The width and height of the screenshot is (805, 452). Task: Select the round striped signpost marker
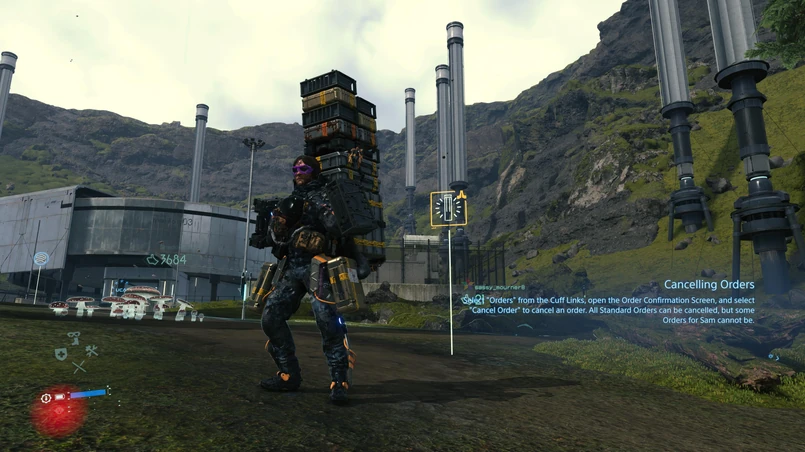[41, 258]
